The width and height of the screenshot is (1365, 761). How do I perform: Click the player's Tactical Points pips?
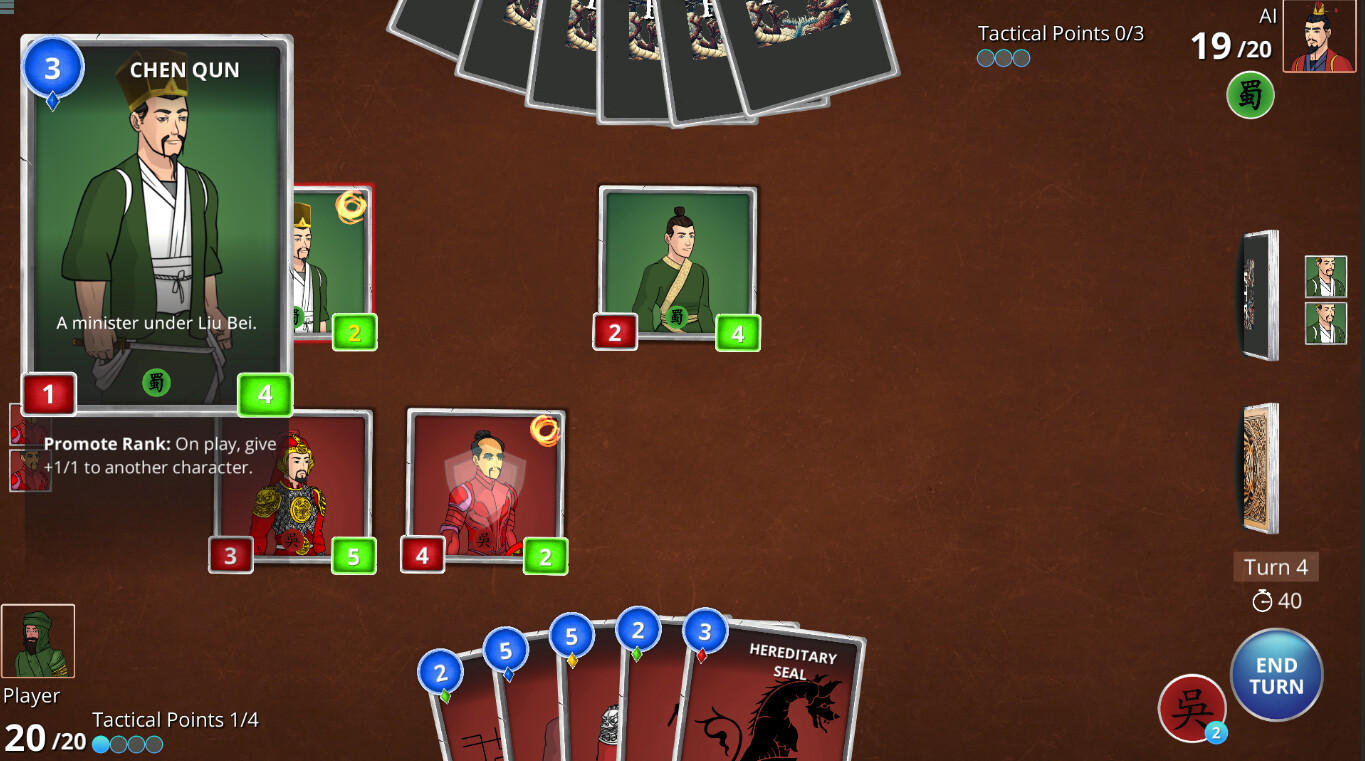[127, 744]
